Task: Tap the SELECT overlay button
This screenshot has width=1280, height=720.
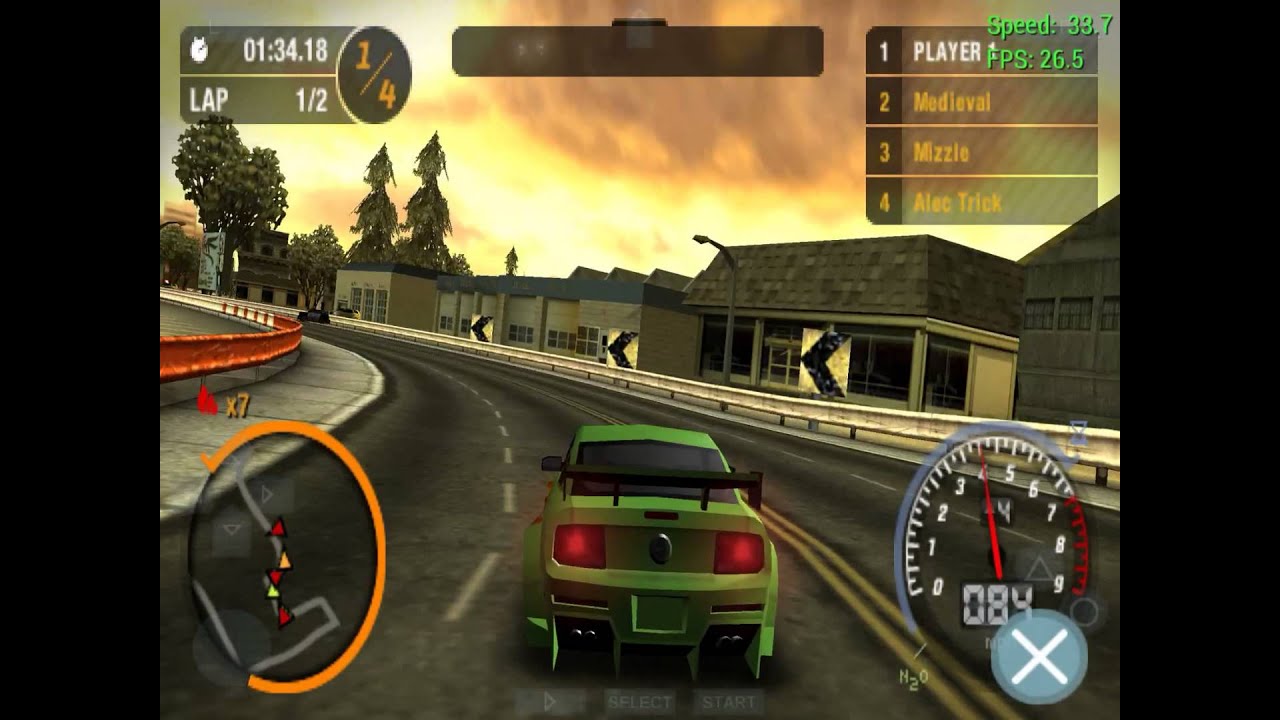Action: click(x=640, y=702)
